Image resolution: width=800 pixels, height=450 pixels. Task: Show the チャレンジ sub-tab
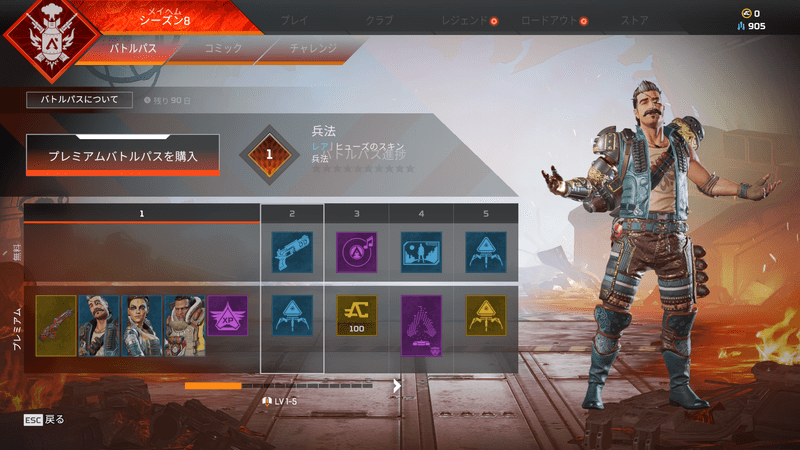pyautogui.click(x=313, y=47)
